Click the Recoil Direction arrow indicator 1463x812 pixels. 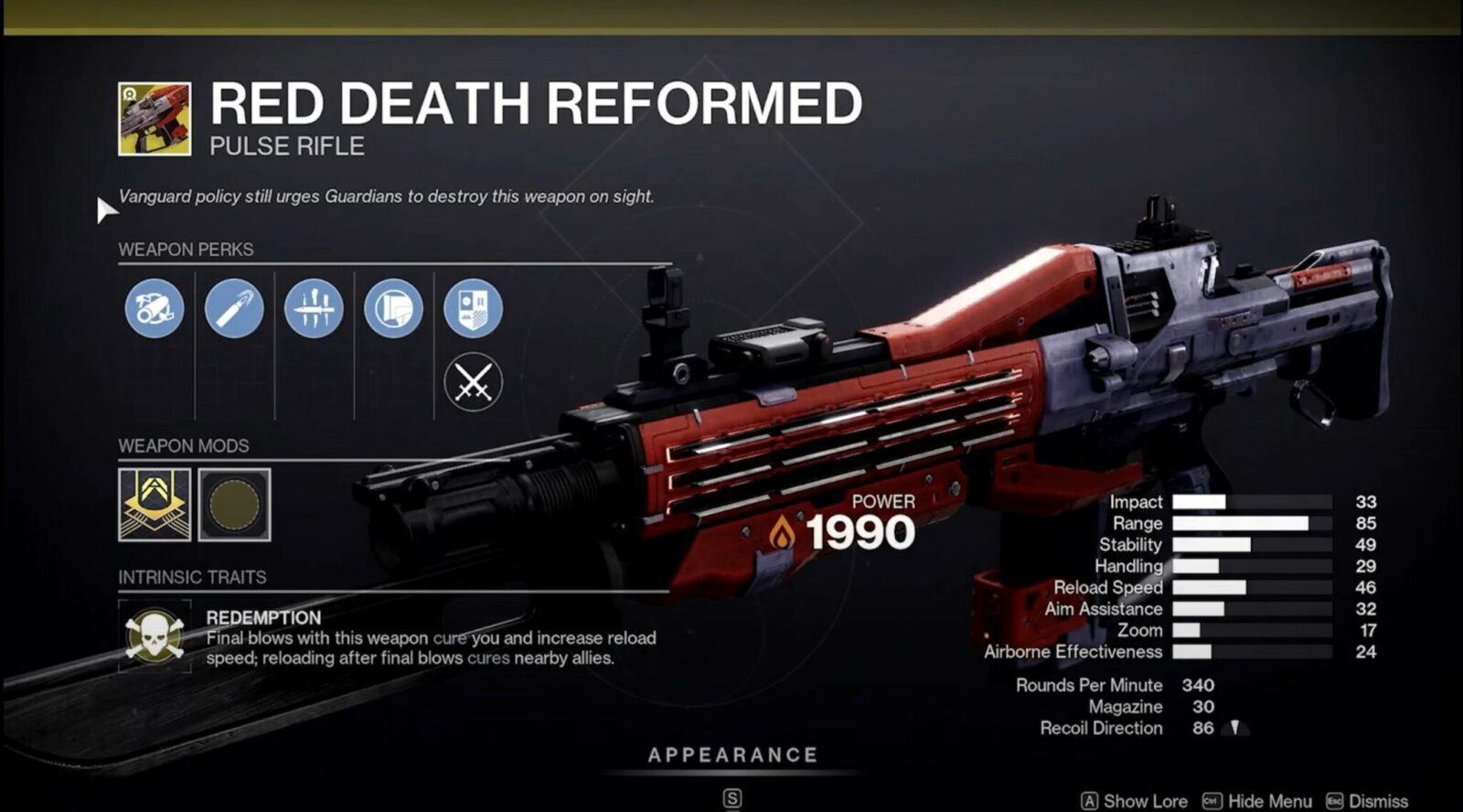point(1236,729)
